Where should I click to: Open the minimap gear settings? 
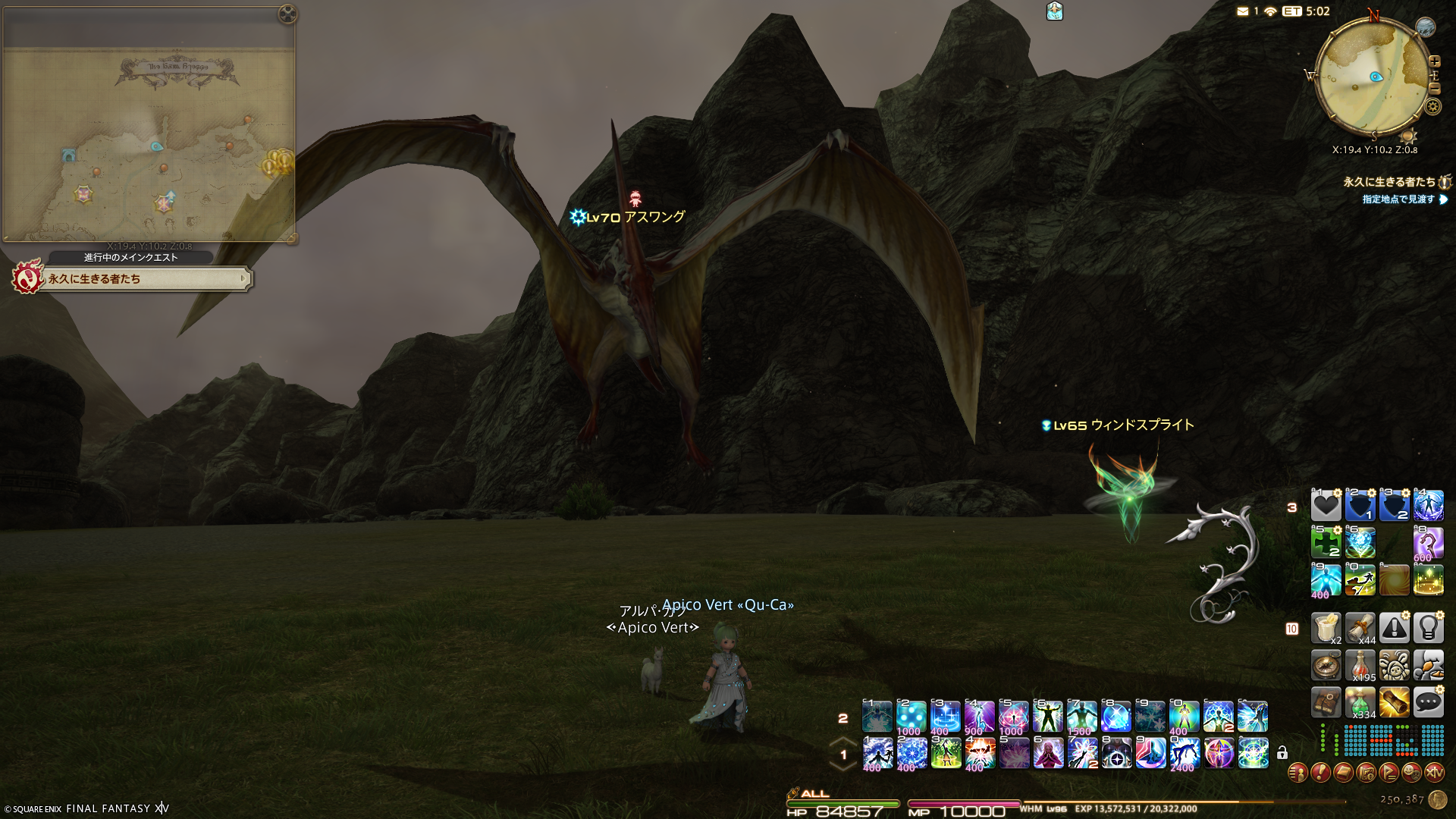click(x=1432, y=107)
